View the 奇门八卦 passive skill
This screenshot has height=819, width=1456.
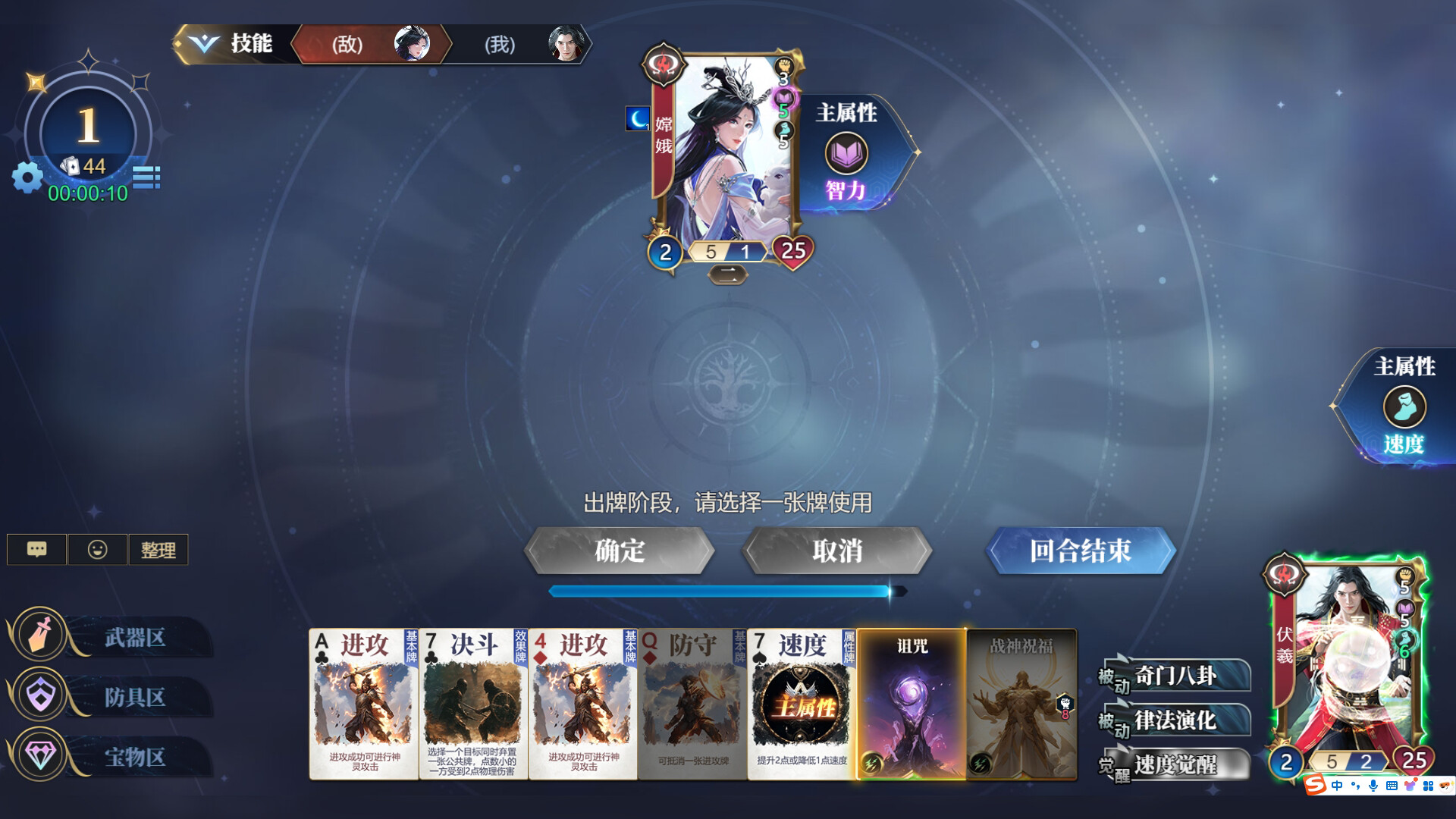(x=1175, y=675)
